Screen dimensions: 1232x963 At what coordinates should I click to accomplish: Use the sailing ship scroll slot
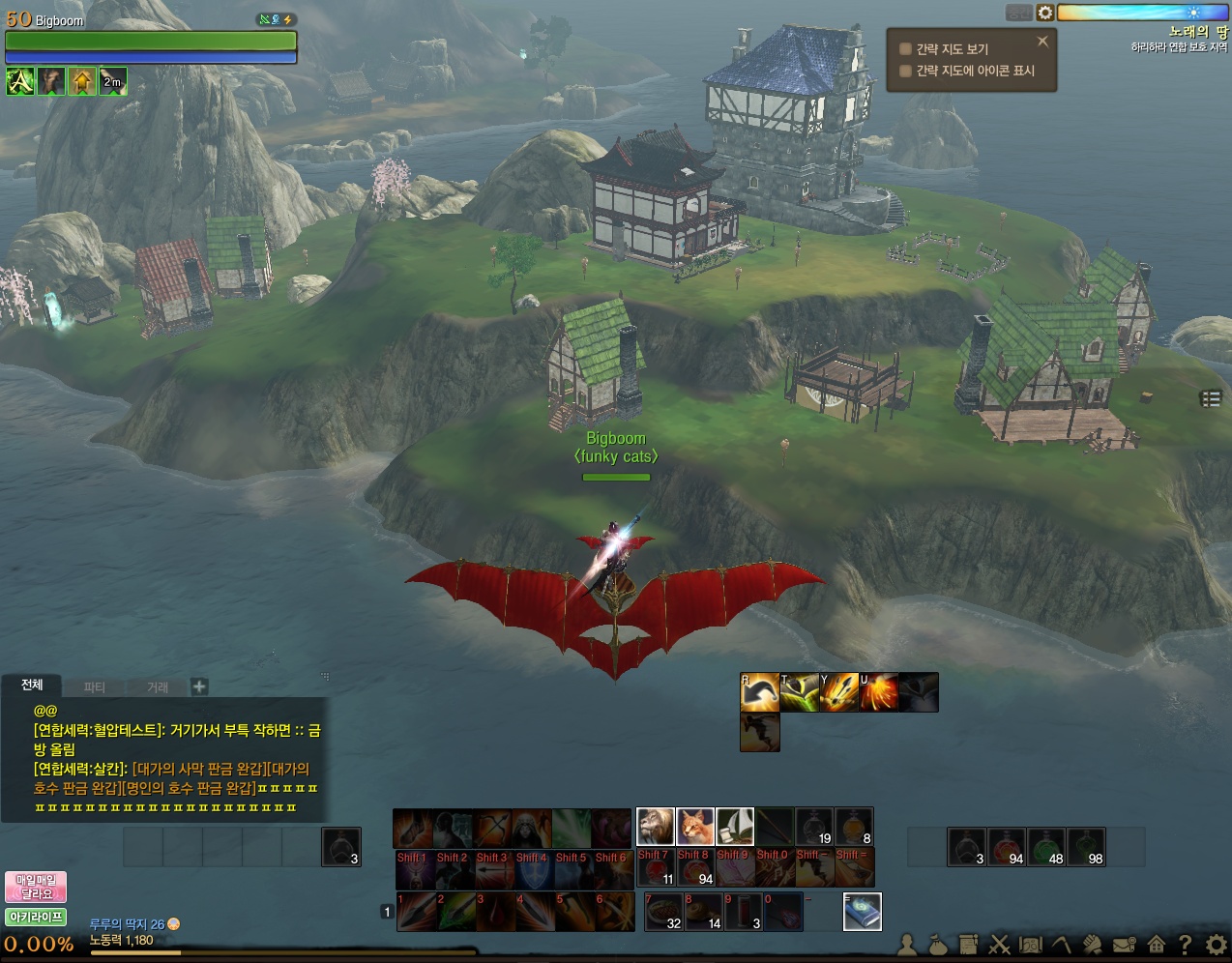734,827
